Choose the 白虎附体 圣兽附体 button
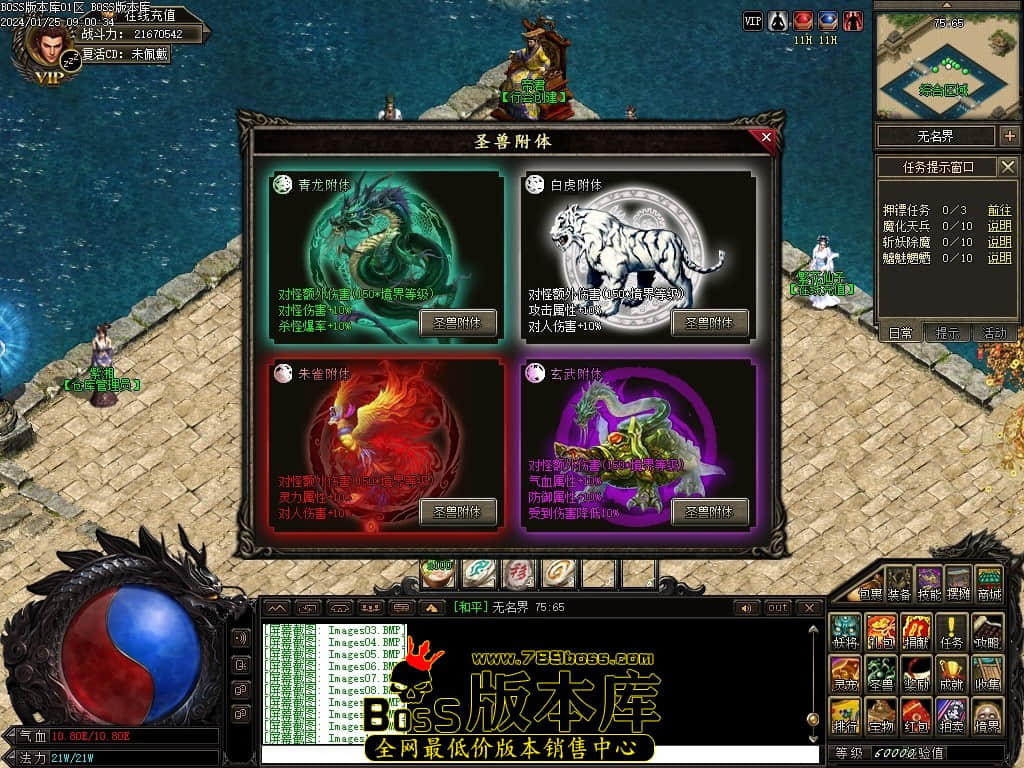This screenshot has width=1024, height=768. [x=709, y=323]
